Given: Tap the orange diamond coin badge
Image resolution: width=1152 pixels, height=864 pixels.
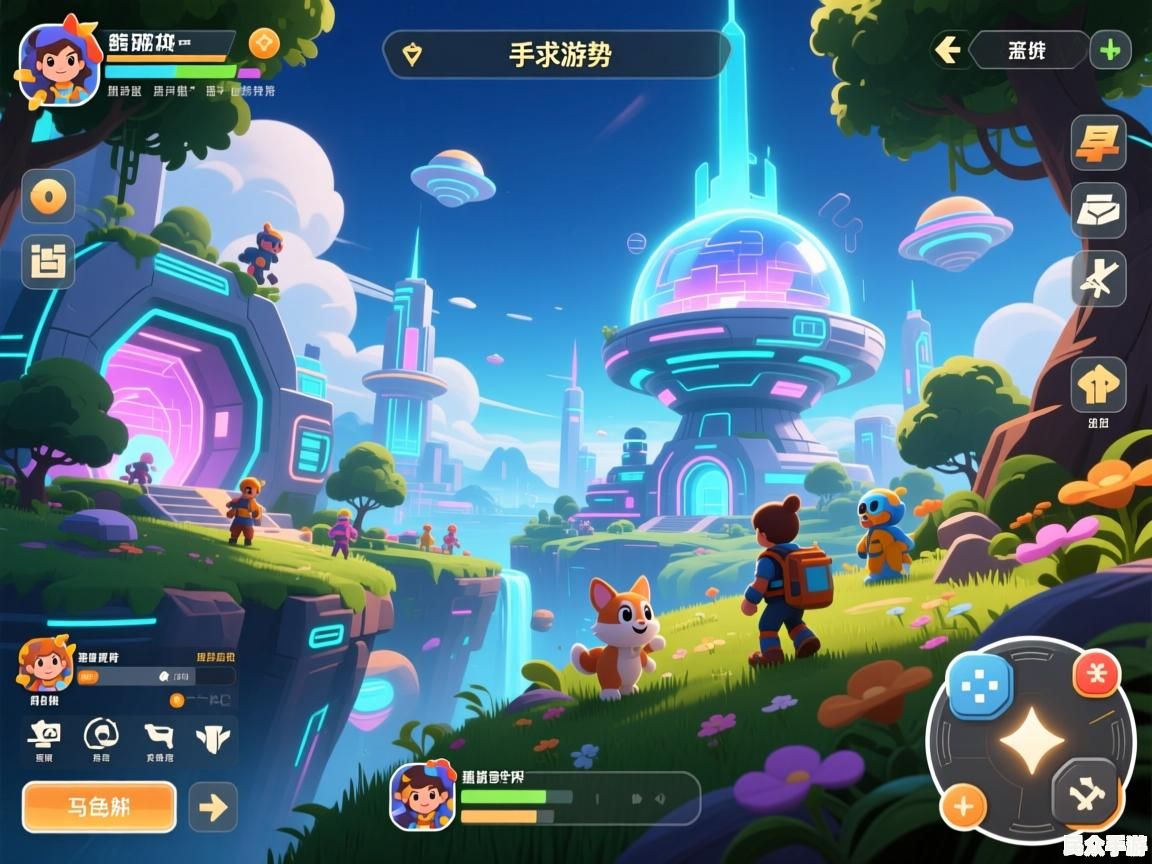Looking at the screenshot, I should click(x=264, y=43).
